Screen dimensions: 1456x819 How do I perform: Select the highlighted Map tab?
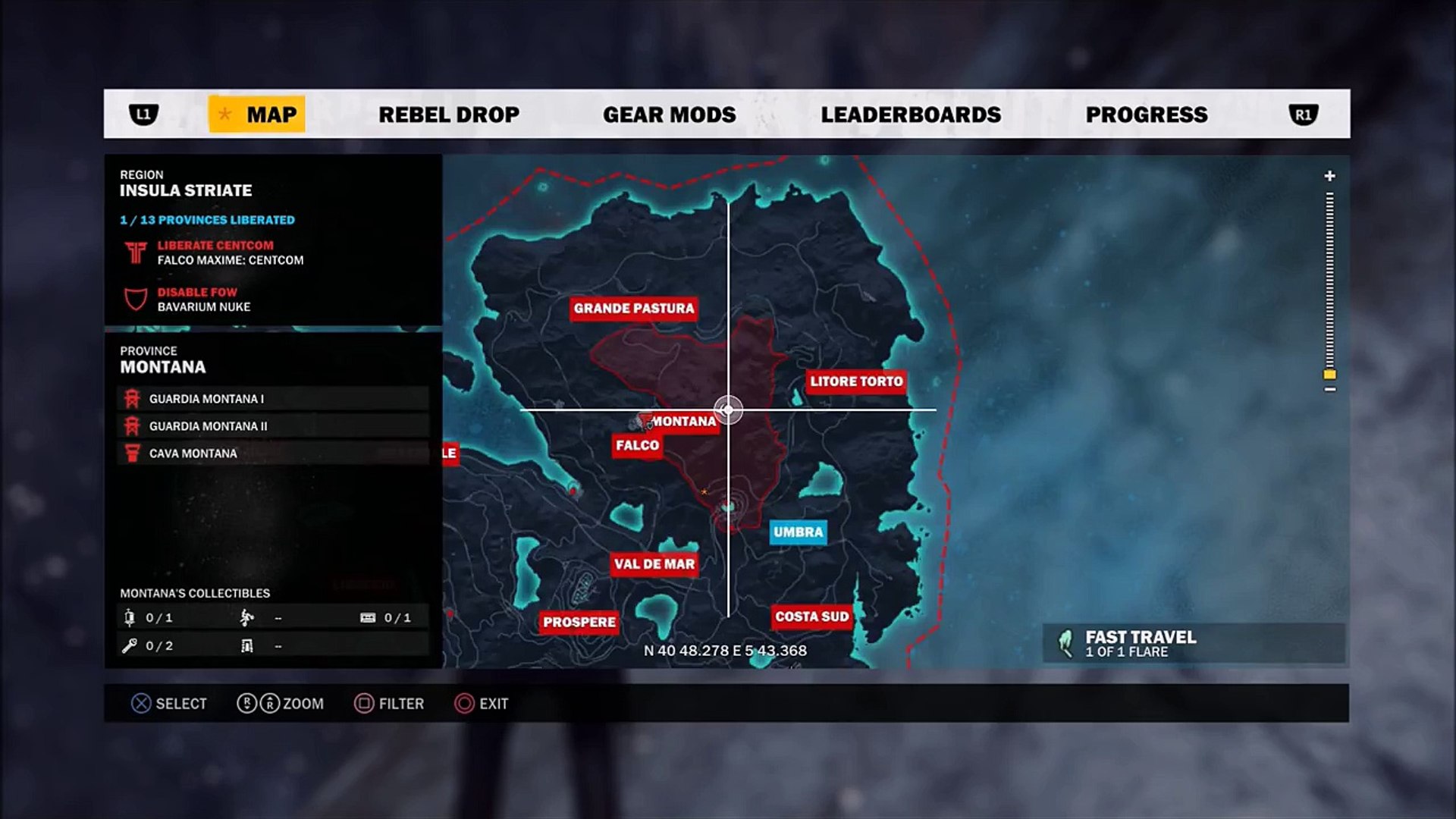(x=257, y=115)
